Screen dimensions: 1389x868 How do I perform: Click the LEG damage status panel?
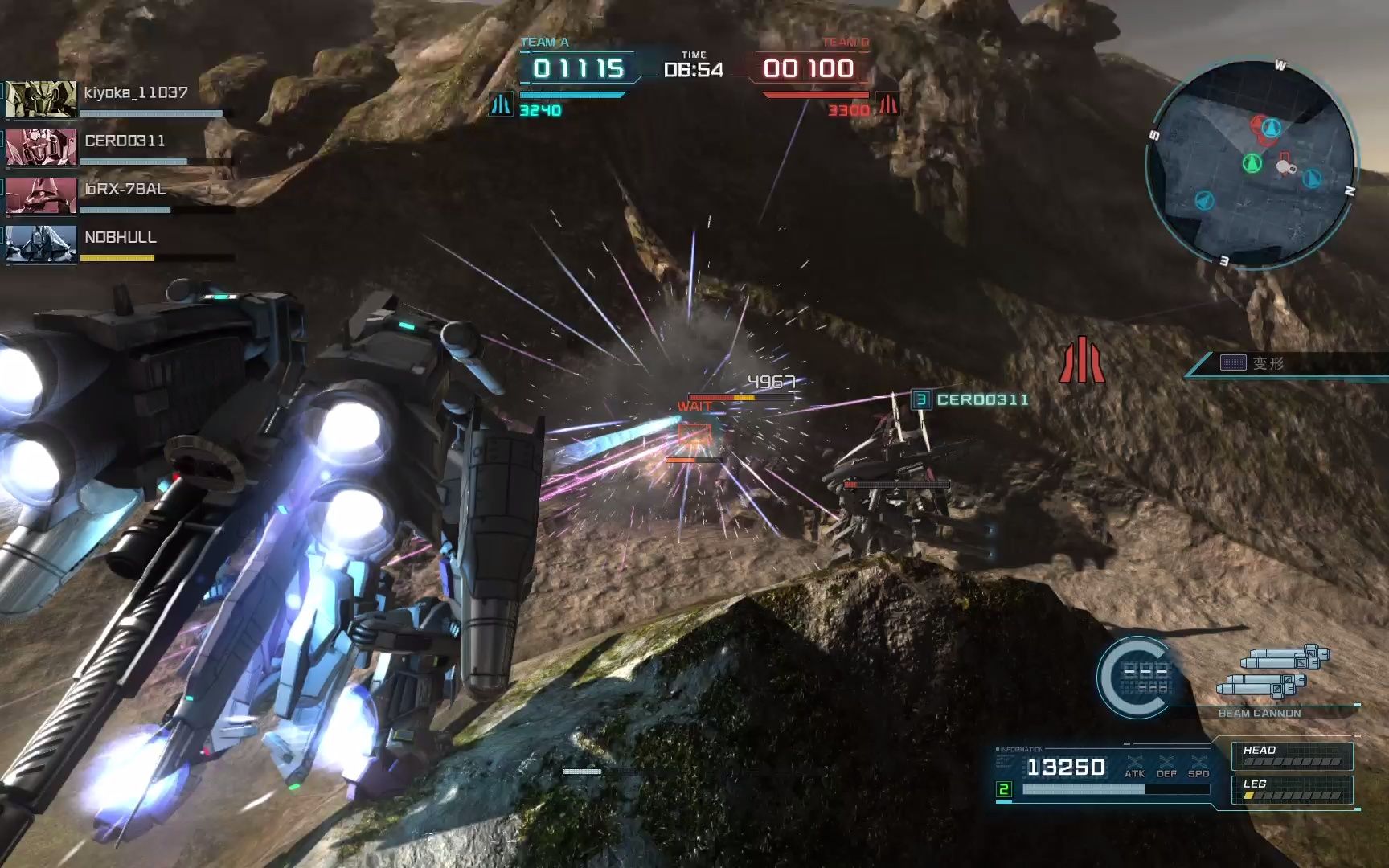tap(1292, 790)
